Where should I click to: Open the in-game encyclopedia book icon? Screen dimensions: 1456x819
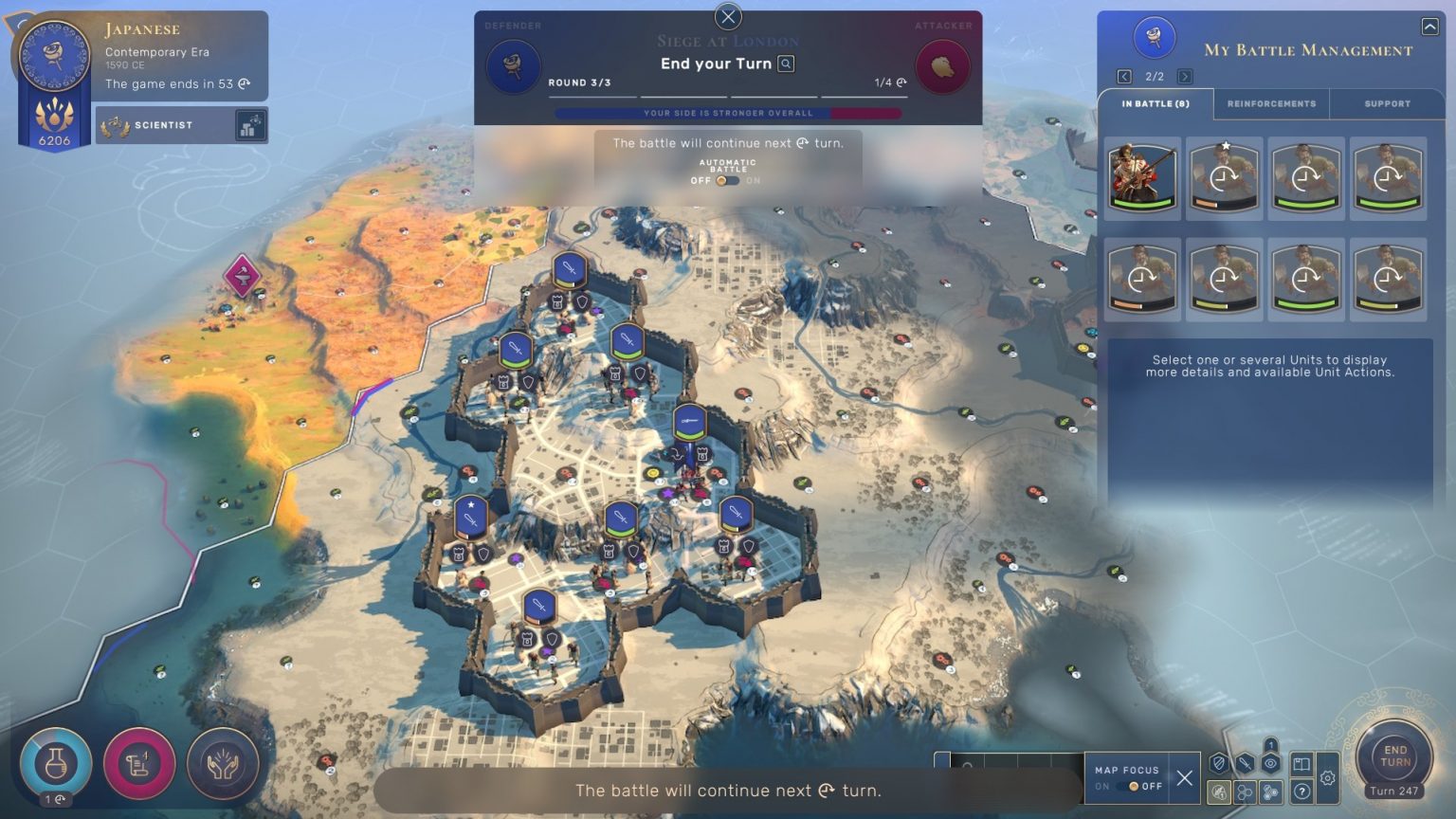coord(1301,764)
